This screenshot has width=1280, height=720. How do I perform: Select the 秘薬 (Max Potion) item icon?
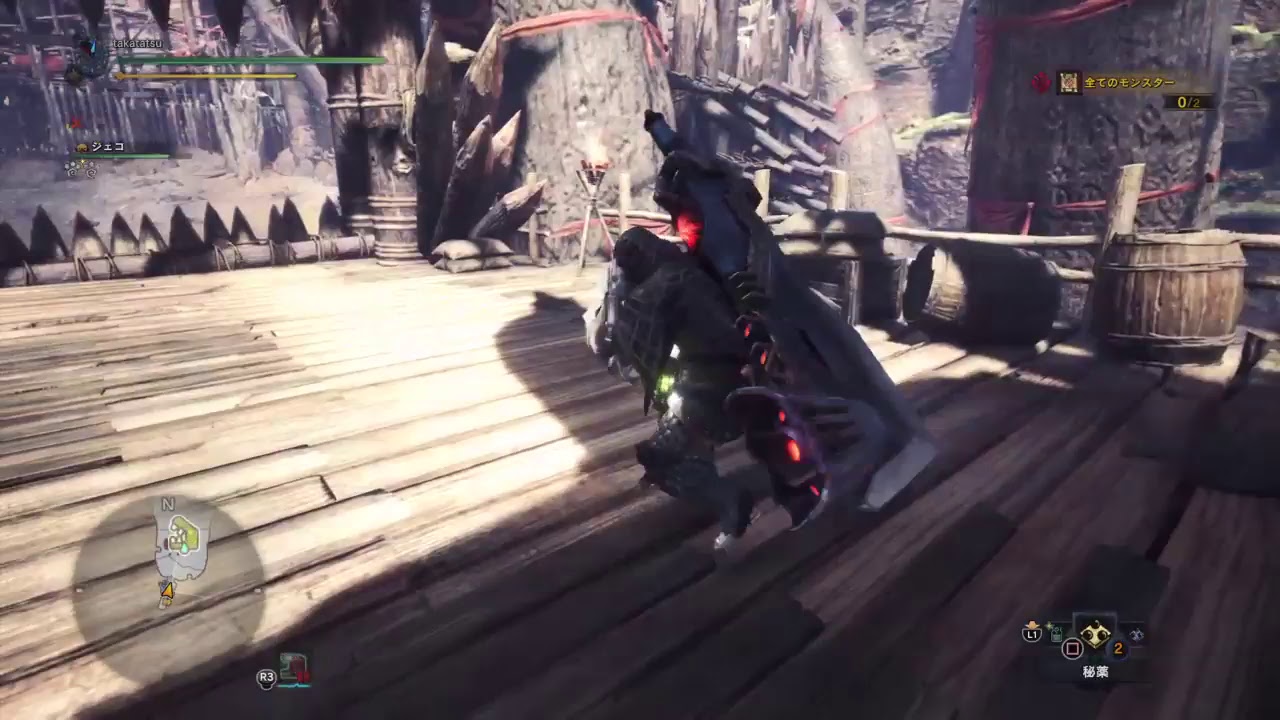click(x=1096, y=637)
